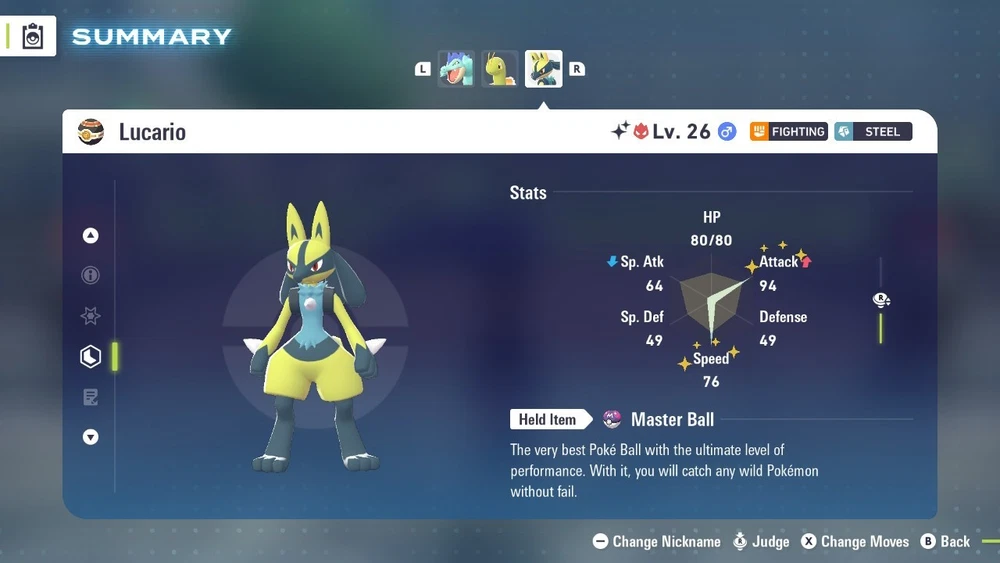
Task: Click the Fighting type badge
Action: coord(789,132)
